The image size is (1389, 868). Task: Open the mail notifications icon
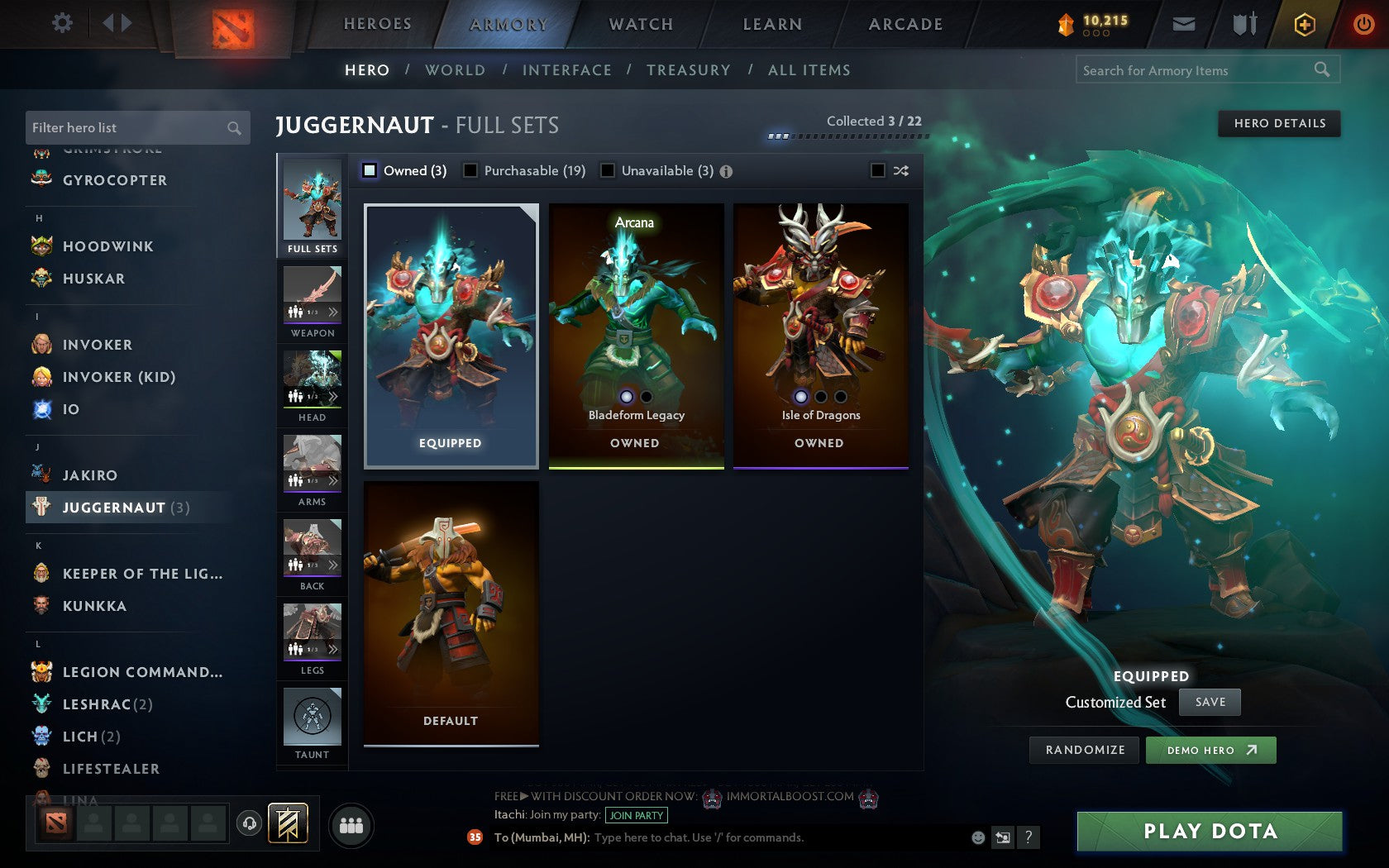click(x=1184, y=24)
